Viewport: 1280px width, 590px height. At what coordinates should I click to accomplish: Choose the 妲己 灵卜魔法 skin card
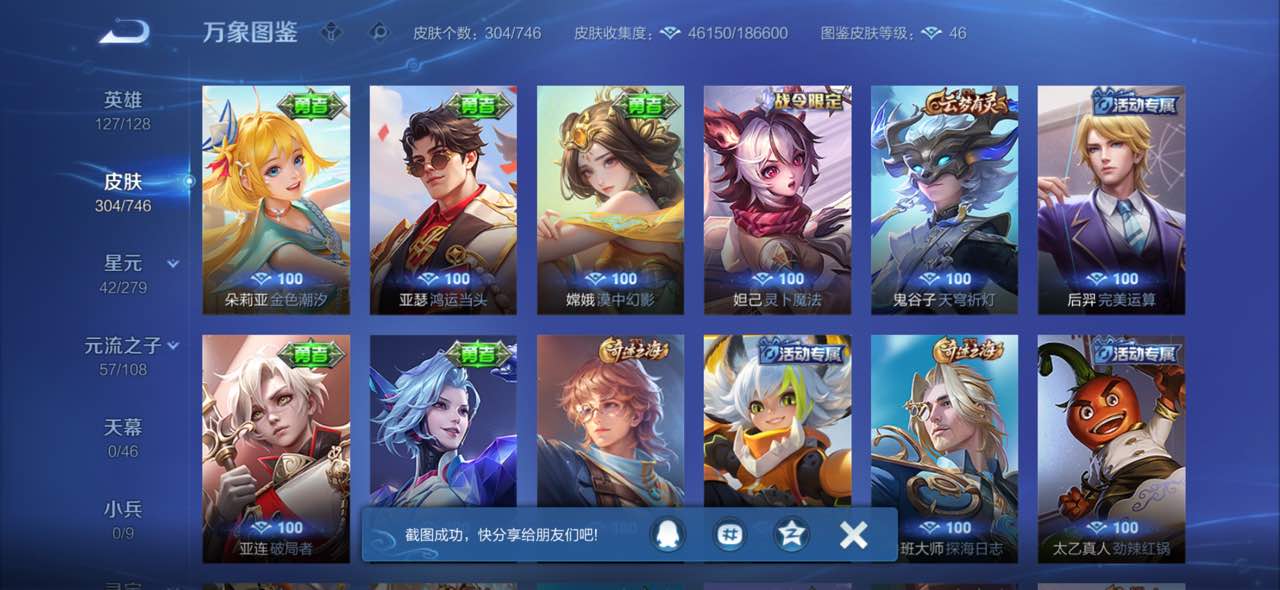[x=777, y=200]
